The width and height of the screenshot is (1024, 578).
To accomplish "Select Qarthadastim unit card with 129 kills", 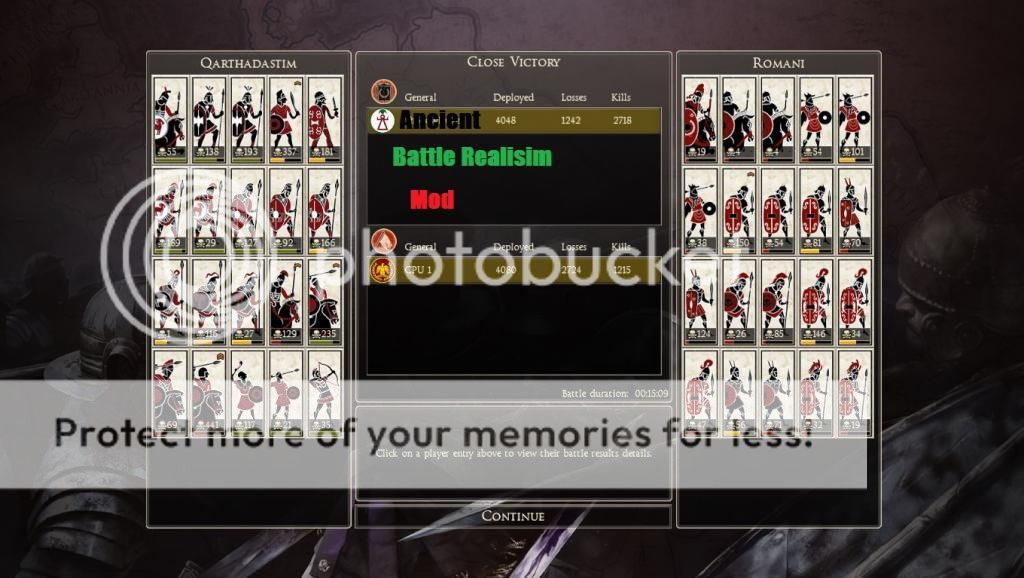I will (285, 300).
